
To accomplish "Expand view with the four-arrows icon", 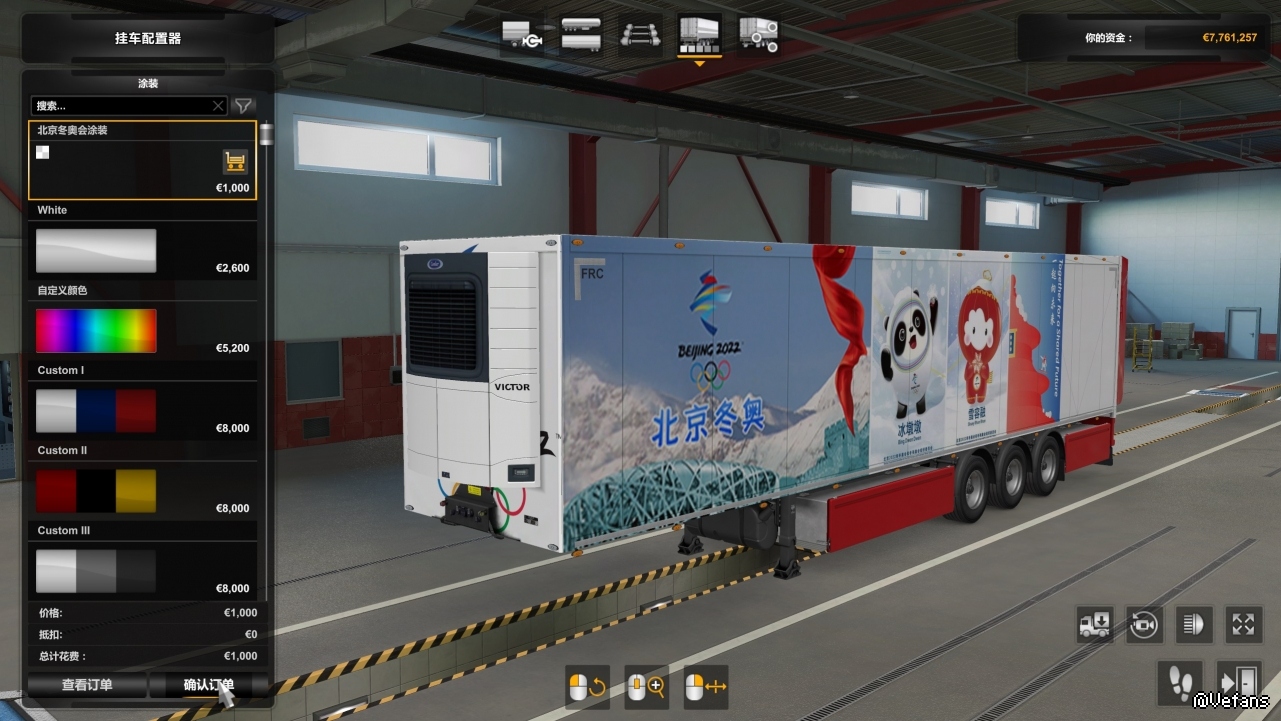I will tap(1243, 625).
